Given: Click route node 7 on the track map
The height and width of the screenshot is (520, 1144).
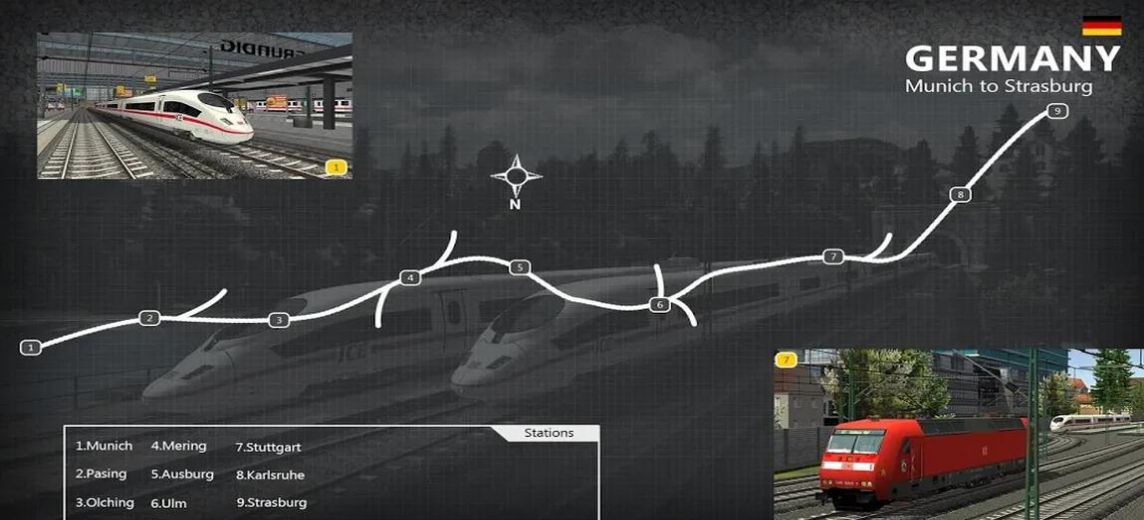Looking at the screenshot, I should pyautogui.click(x=834, y=257).
